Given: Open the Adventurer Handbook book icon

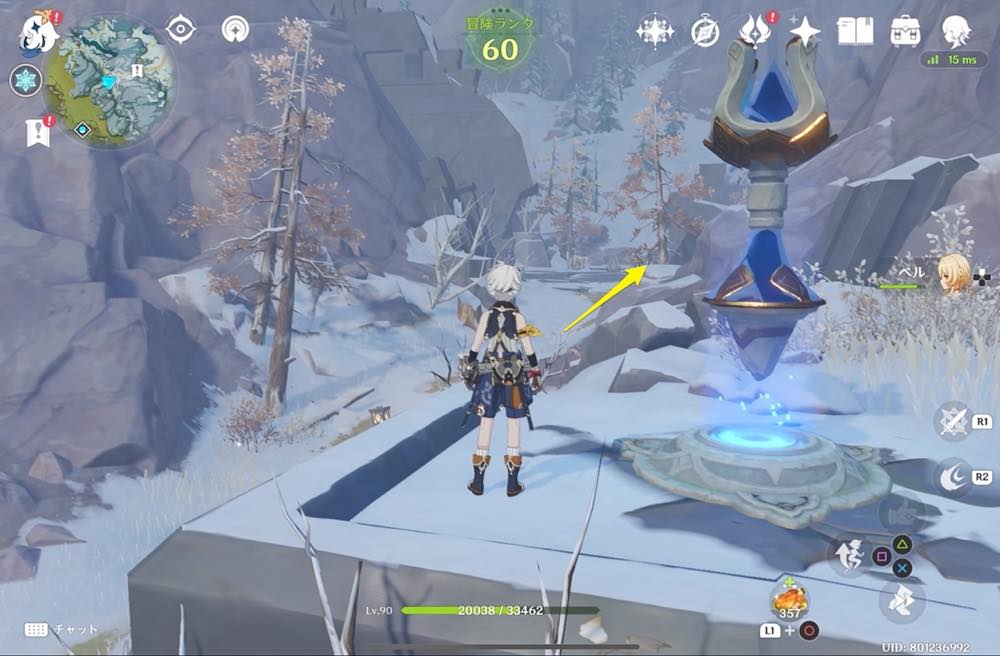Looking at the screenshot, I should click(x=854, y=32).
